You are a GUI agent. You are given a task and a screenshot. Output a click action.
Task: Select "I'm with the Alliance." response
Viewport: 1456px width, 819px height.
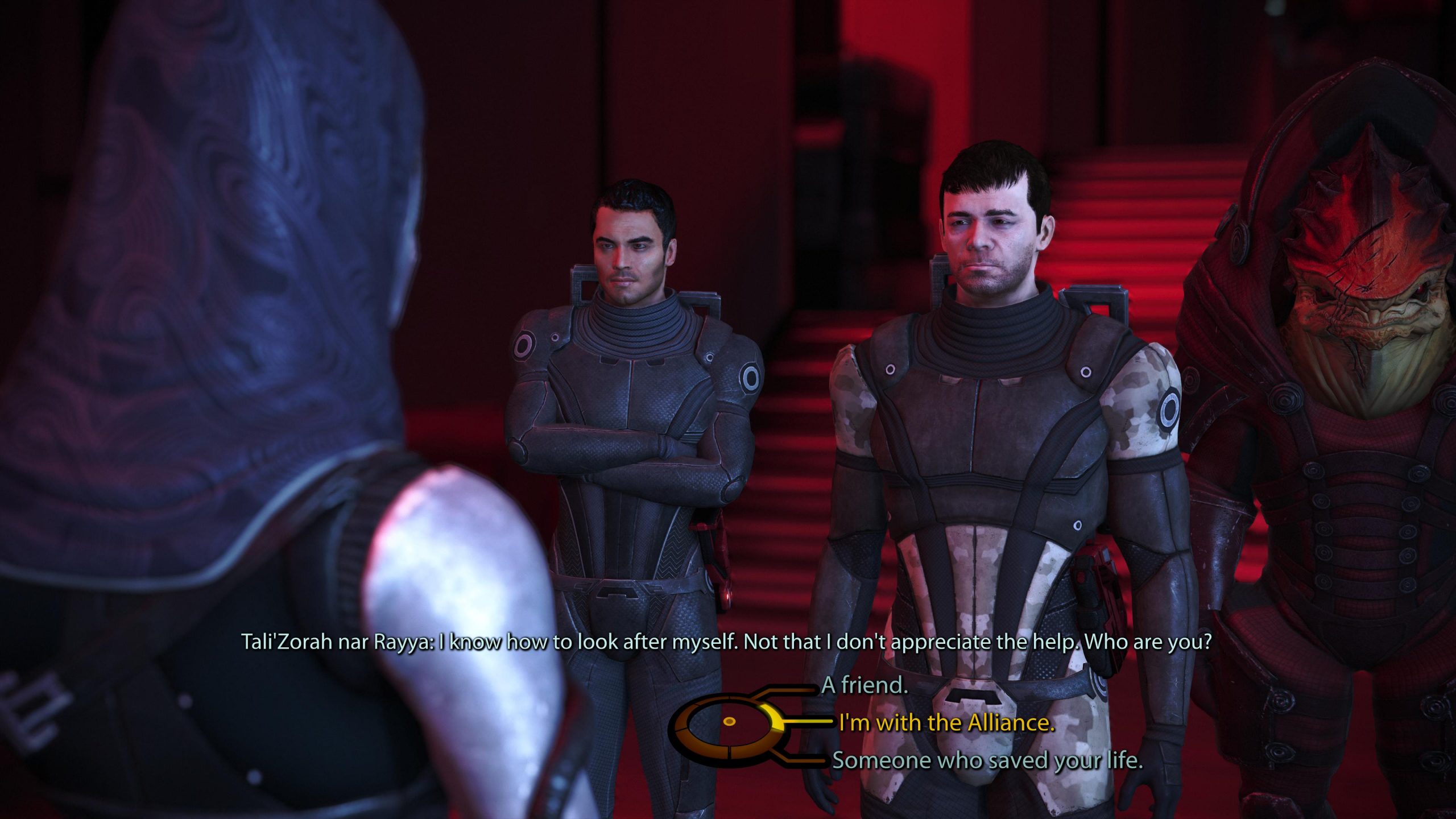point(946,723)
